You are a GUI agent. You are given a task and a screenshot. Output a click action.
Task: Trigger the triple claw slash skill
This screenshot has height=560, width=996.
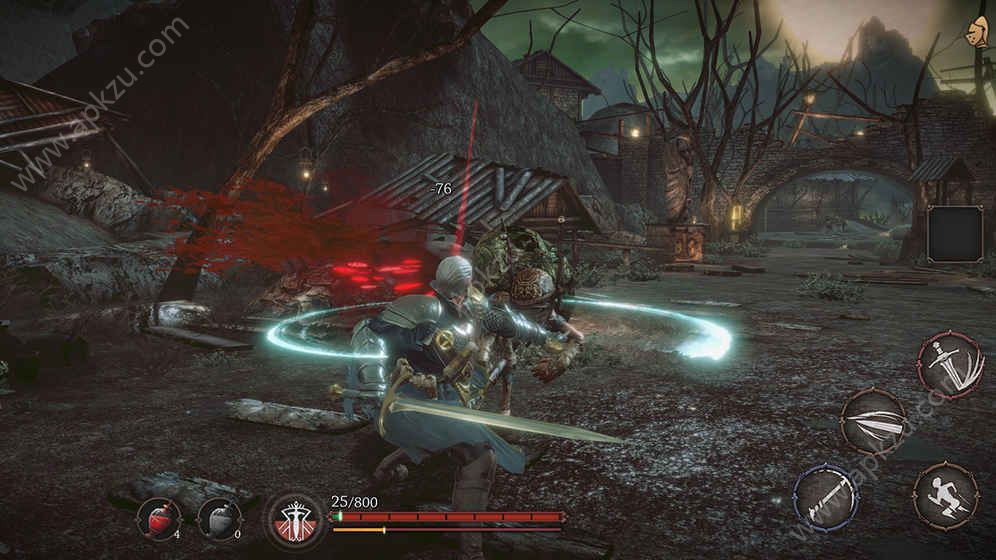873,421
